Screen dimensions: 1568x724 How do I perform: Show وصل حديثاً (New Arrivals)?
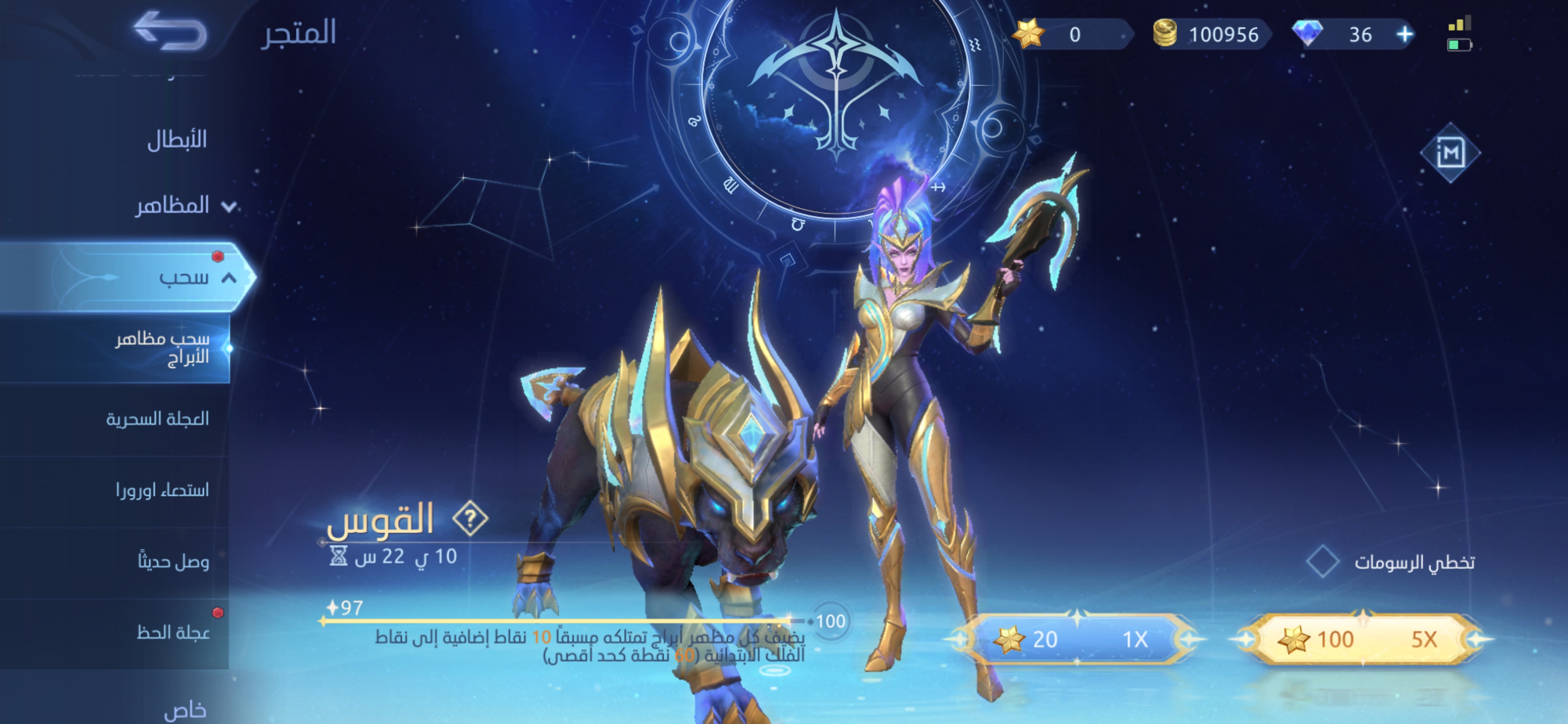click(x=173, y=561)
